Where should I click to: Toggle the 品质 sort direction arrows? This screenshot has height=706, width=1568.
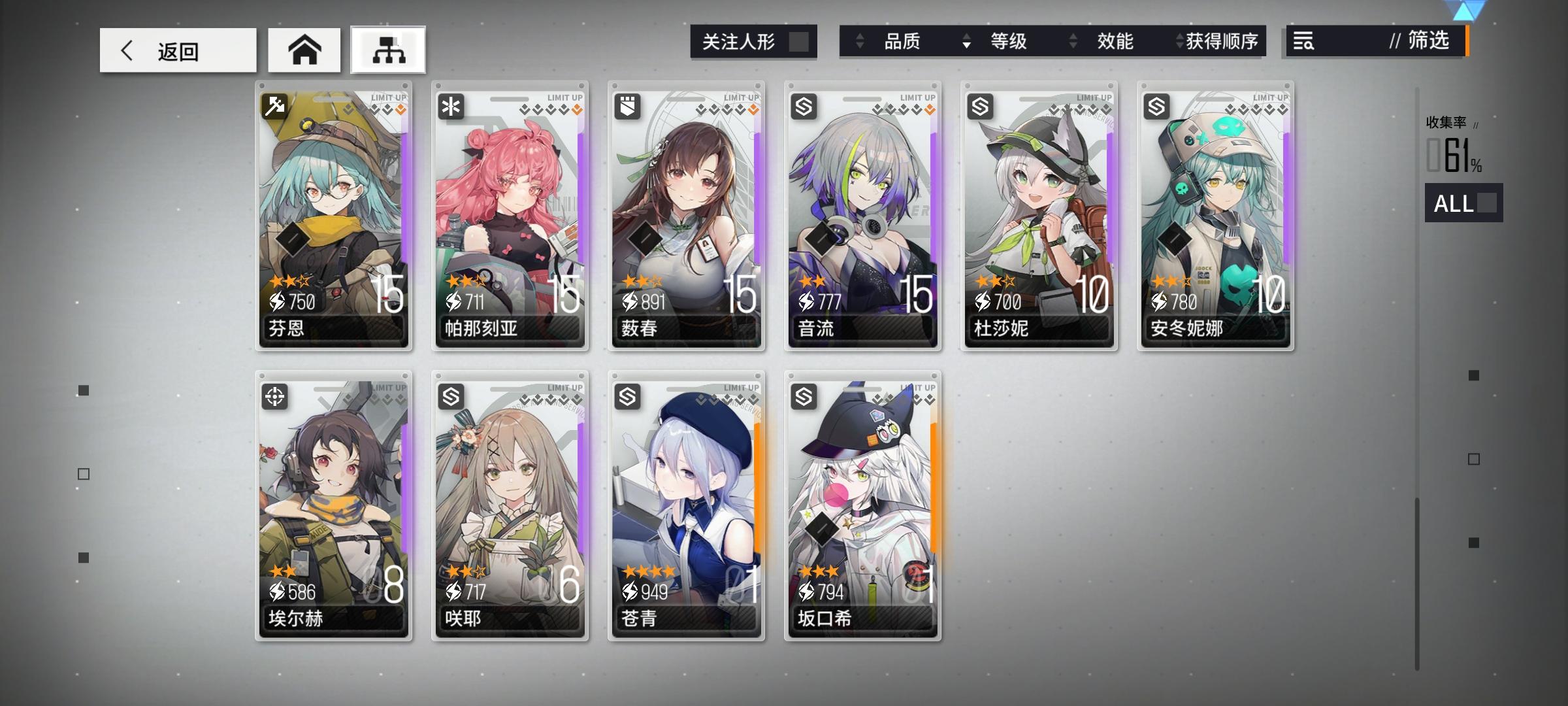coord(860,41)
